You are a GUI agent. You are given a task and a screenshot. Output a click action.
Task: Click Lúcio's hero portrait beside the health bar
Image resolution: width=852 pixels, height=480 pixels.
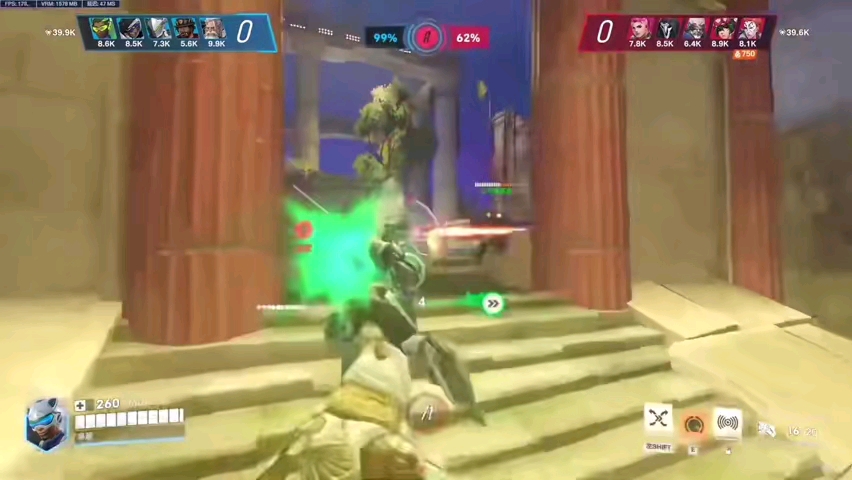coord(45,422)
